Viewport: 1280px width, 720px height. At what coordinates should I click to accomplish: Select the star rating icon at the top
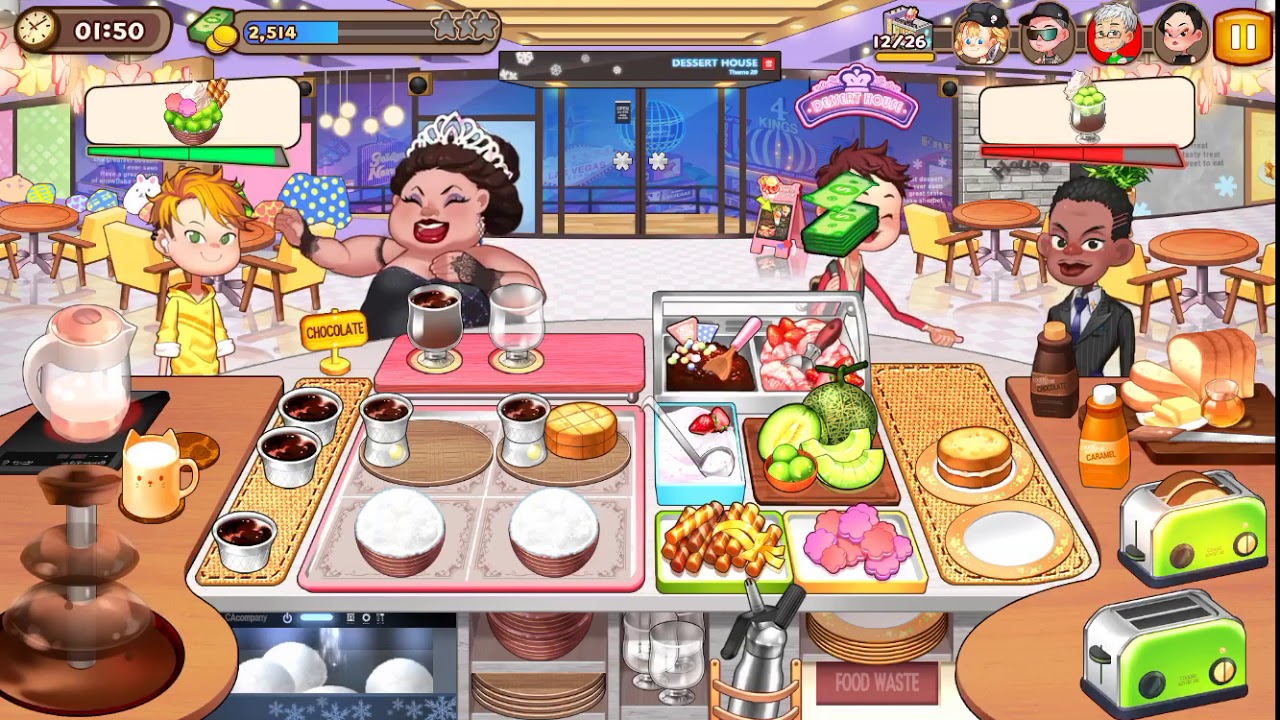[x=465, y=28]
